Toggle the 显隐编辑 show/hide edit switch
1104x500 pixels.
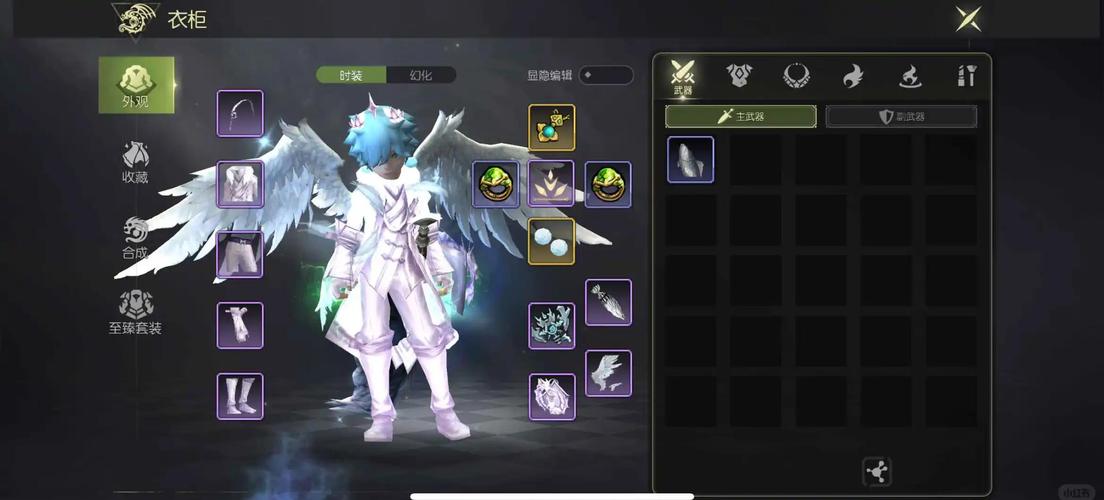coord(605,75)
